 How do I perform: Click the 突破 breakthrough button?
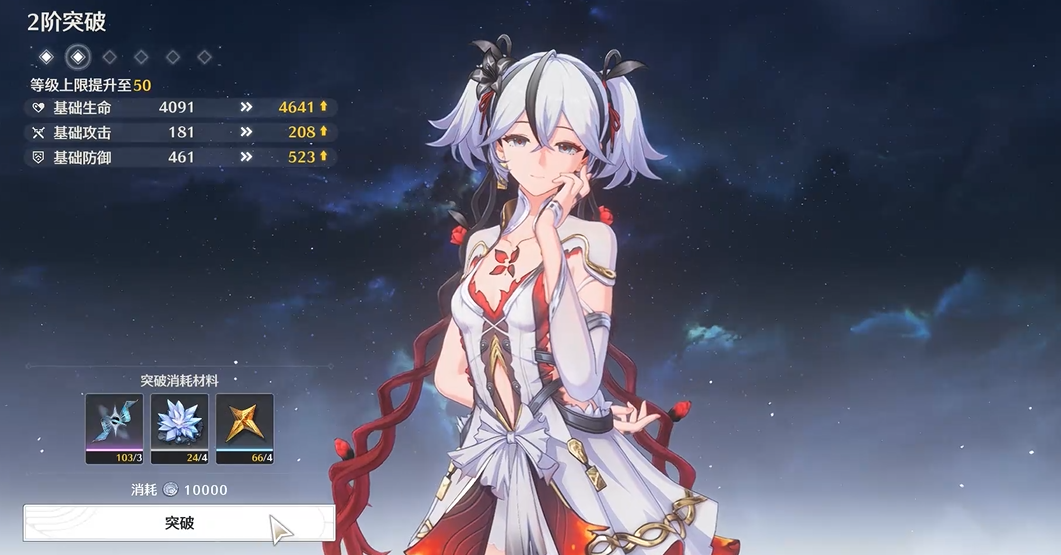click(179, 523)
